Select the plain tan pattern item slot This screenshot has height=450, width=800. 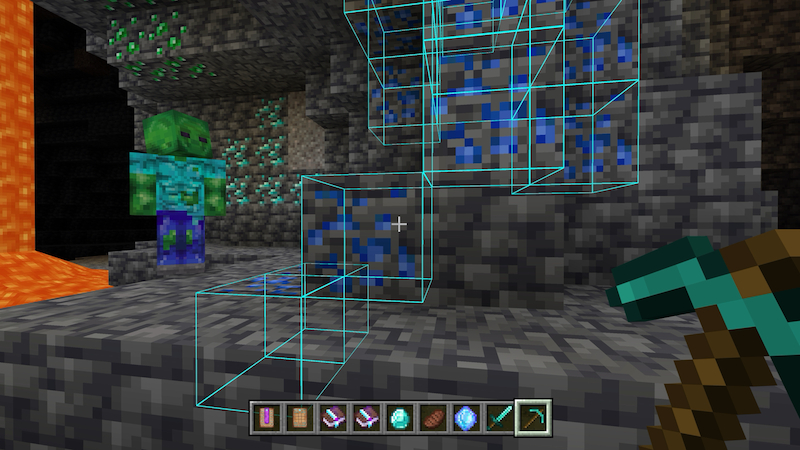[299, 417]
